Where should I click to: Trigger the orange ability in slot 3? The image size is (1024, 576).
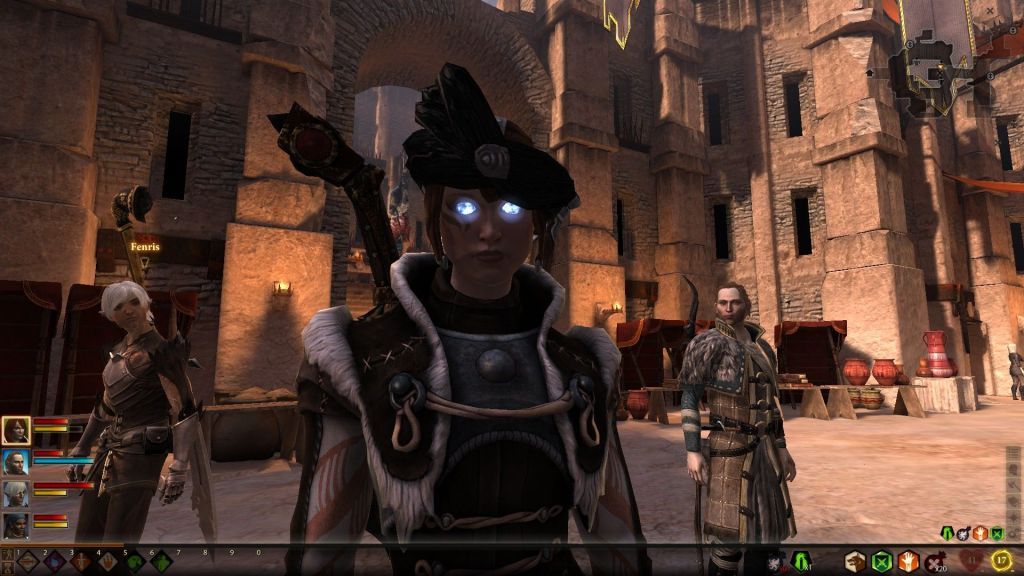81,562
